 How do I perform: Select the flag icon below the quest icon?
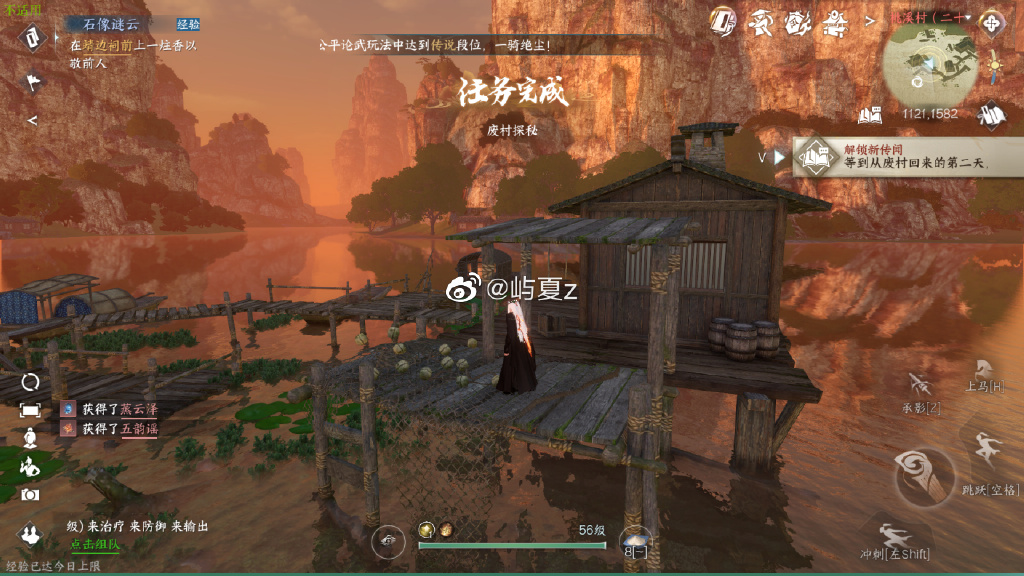click(33, 83)
